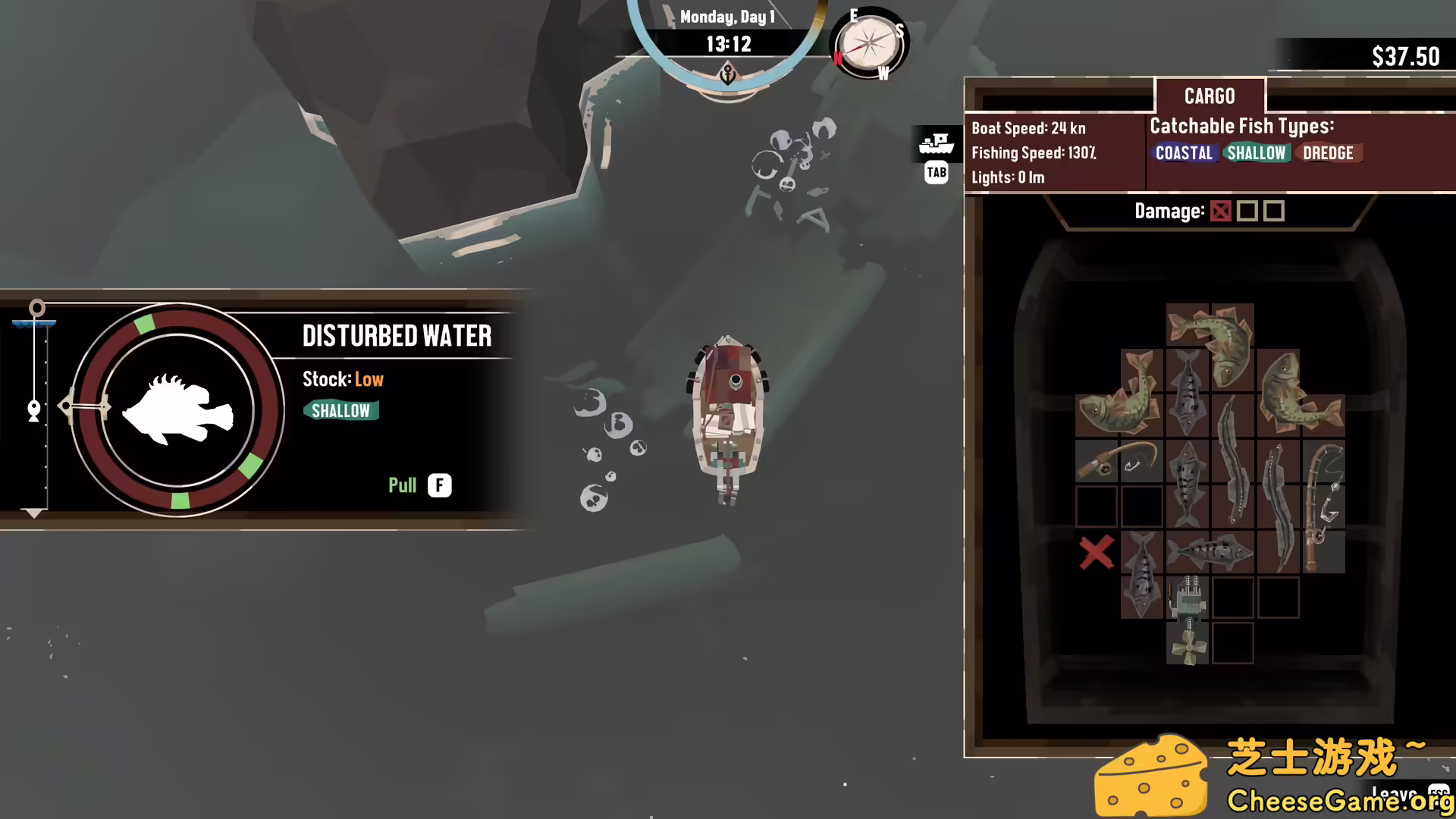Click the anchor icon beneath the clock
This screenshot has height=819, width=1456.
[x=728, y=75]
